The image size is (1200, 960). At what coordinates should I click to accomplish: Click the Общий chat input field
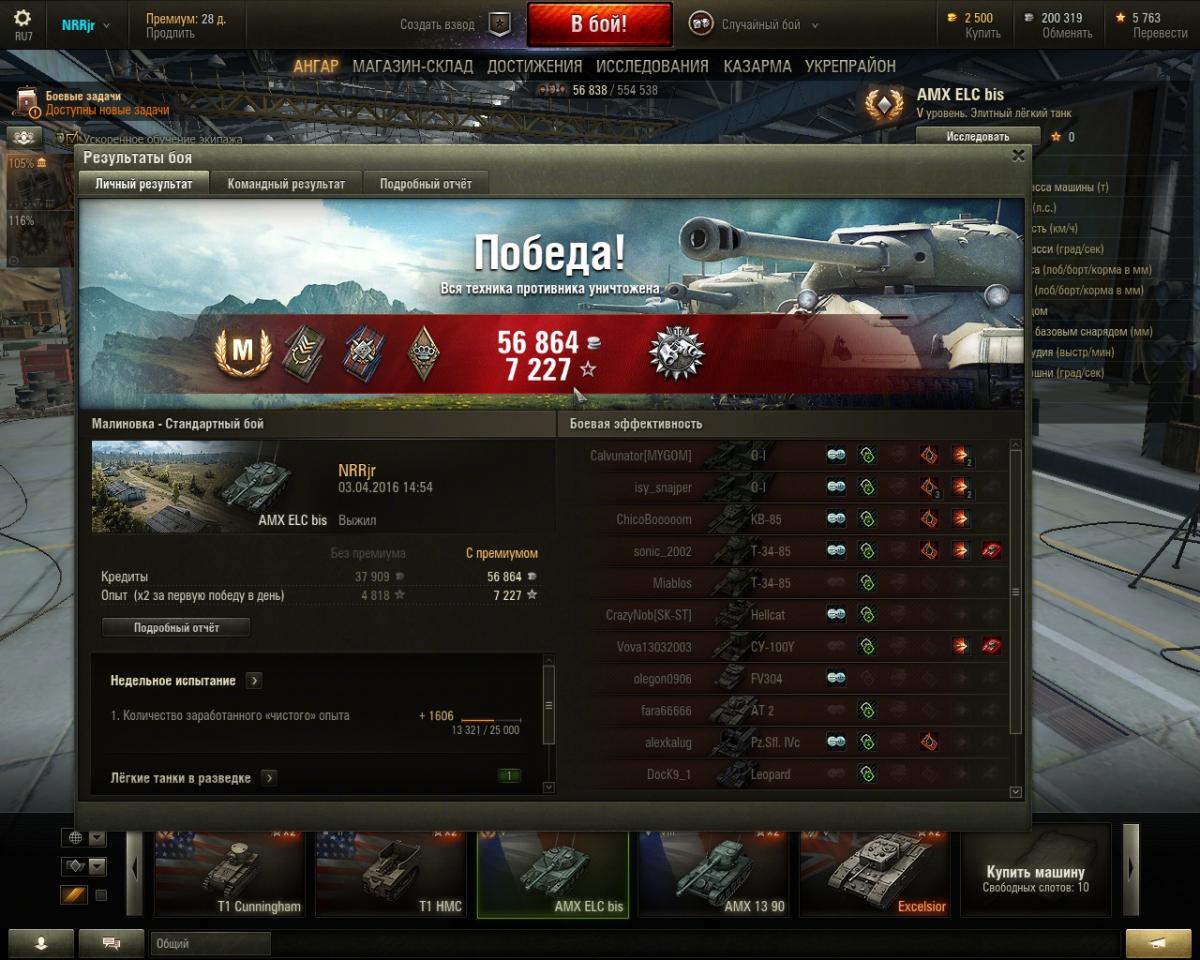point(210,943)
